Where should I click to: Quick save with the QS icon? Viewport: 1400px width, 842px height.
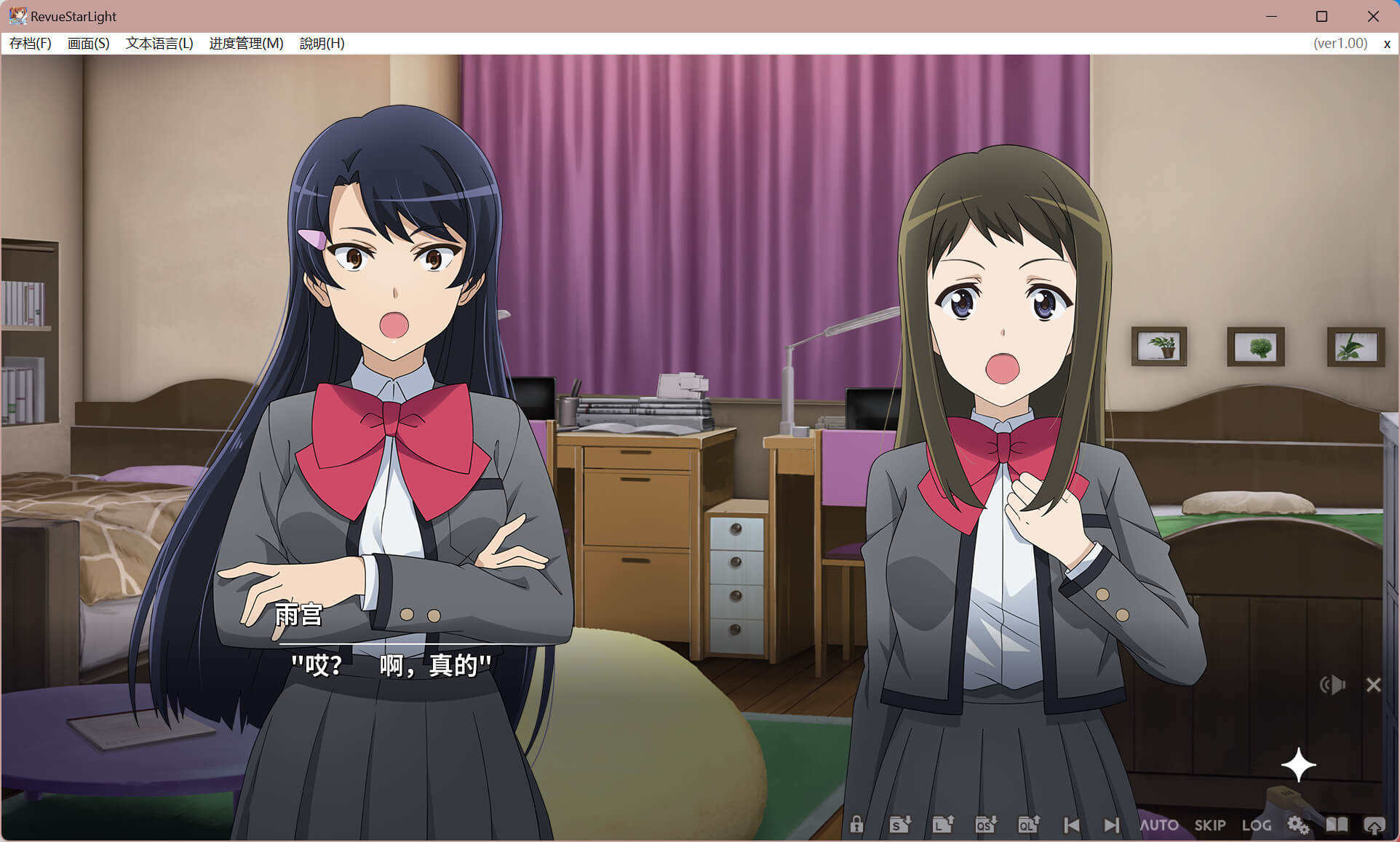coord(985,825)
